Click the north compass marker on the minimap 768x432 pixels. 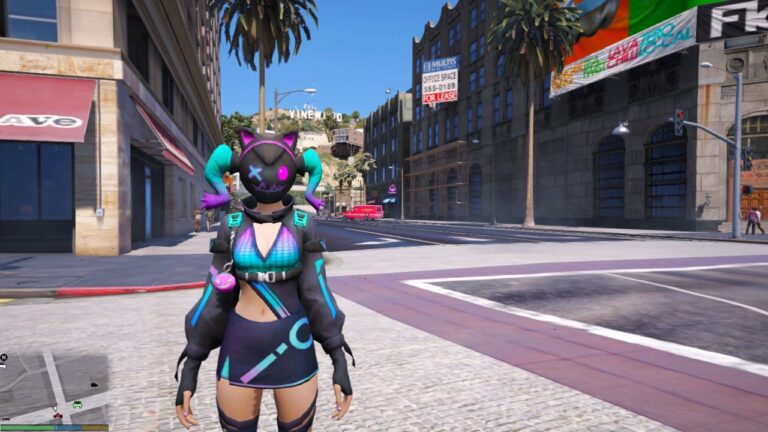pos(4,358)
